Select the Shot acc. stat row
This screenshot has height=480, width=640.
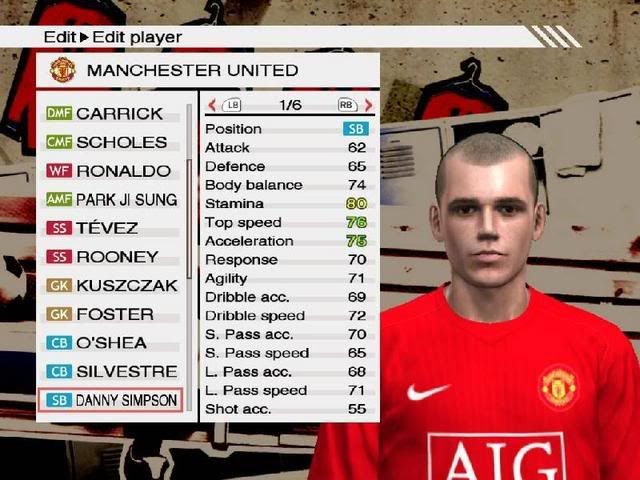[x=287, y=409]
